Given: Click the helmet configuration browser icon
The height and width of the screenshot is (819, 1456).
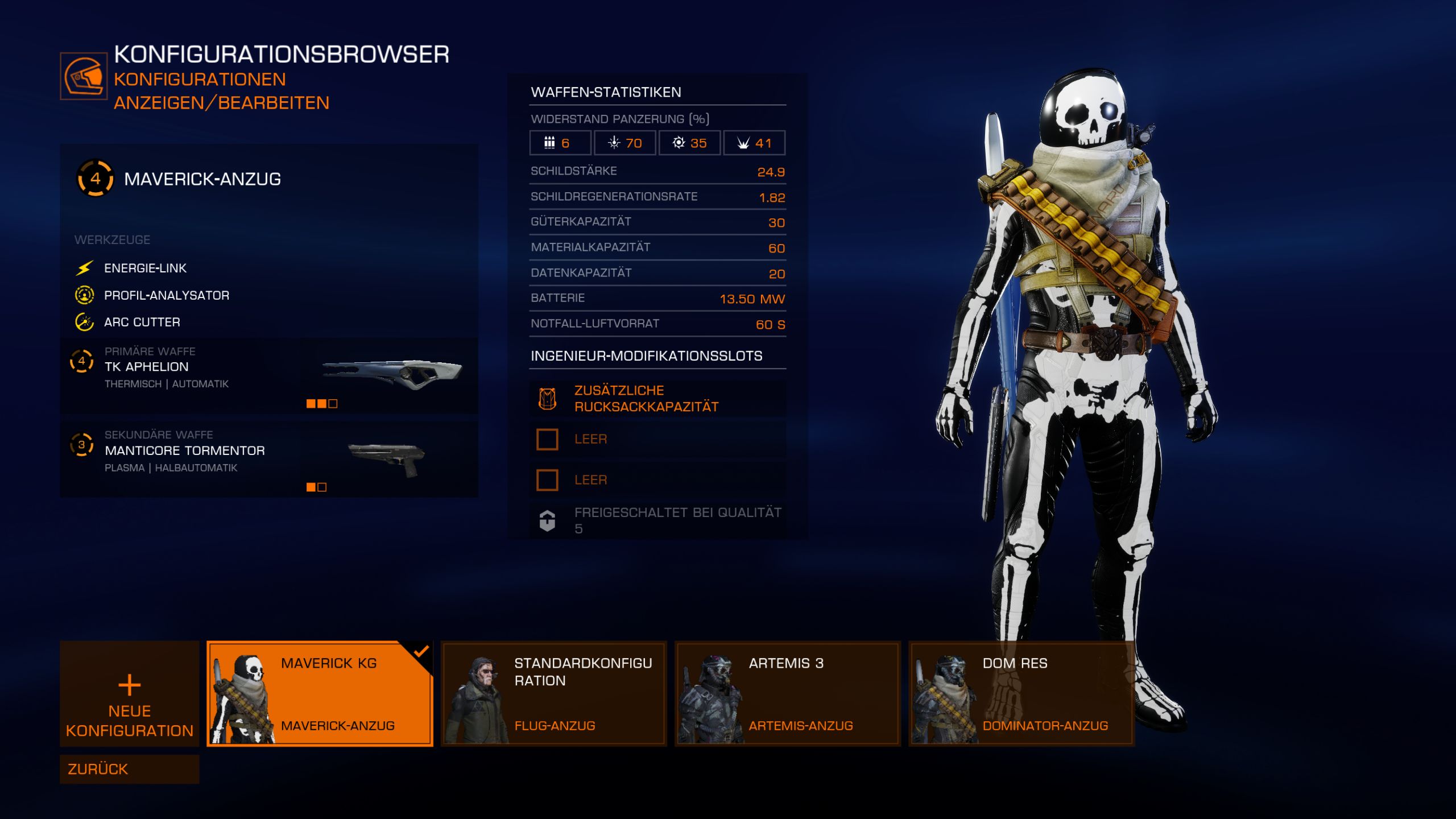Looking at the screenshot, I should 84,76.
